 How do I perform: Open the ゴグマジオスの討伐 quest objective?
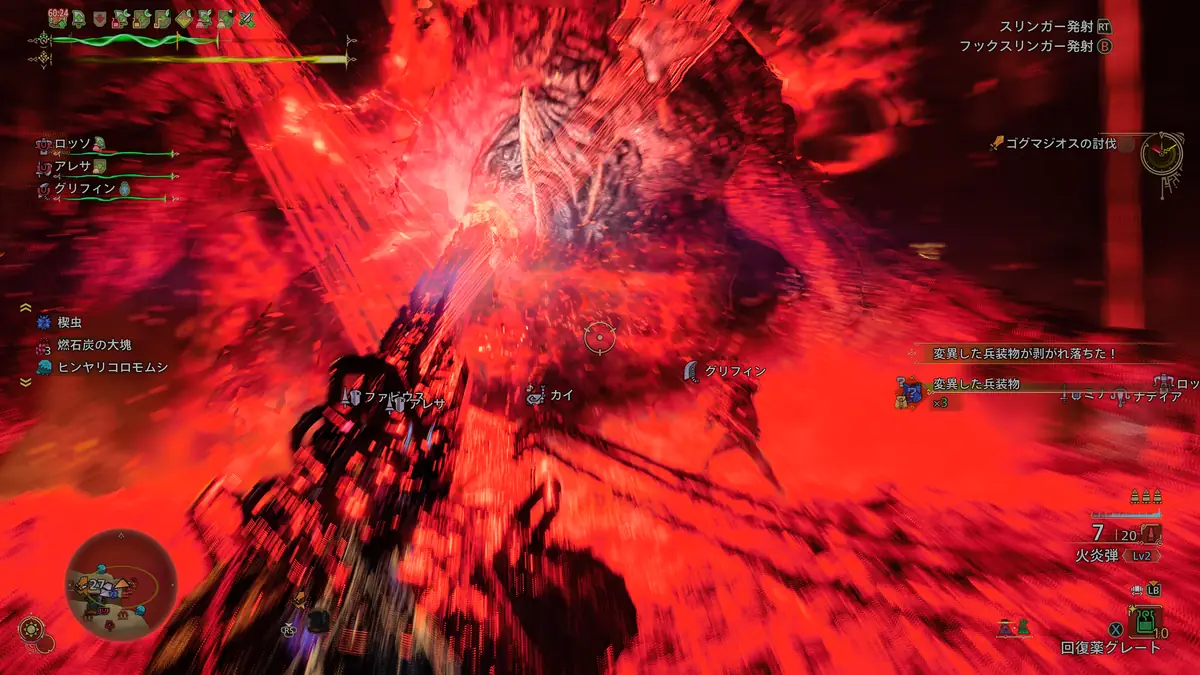[x=1058, y=144]
